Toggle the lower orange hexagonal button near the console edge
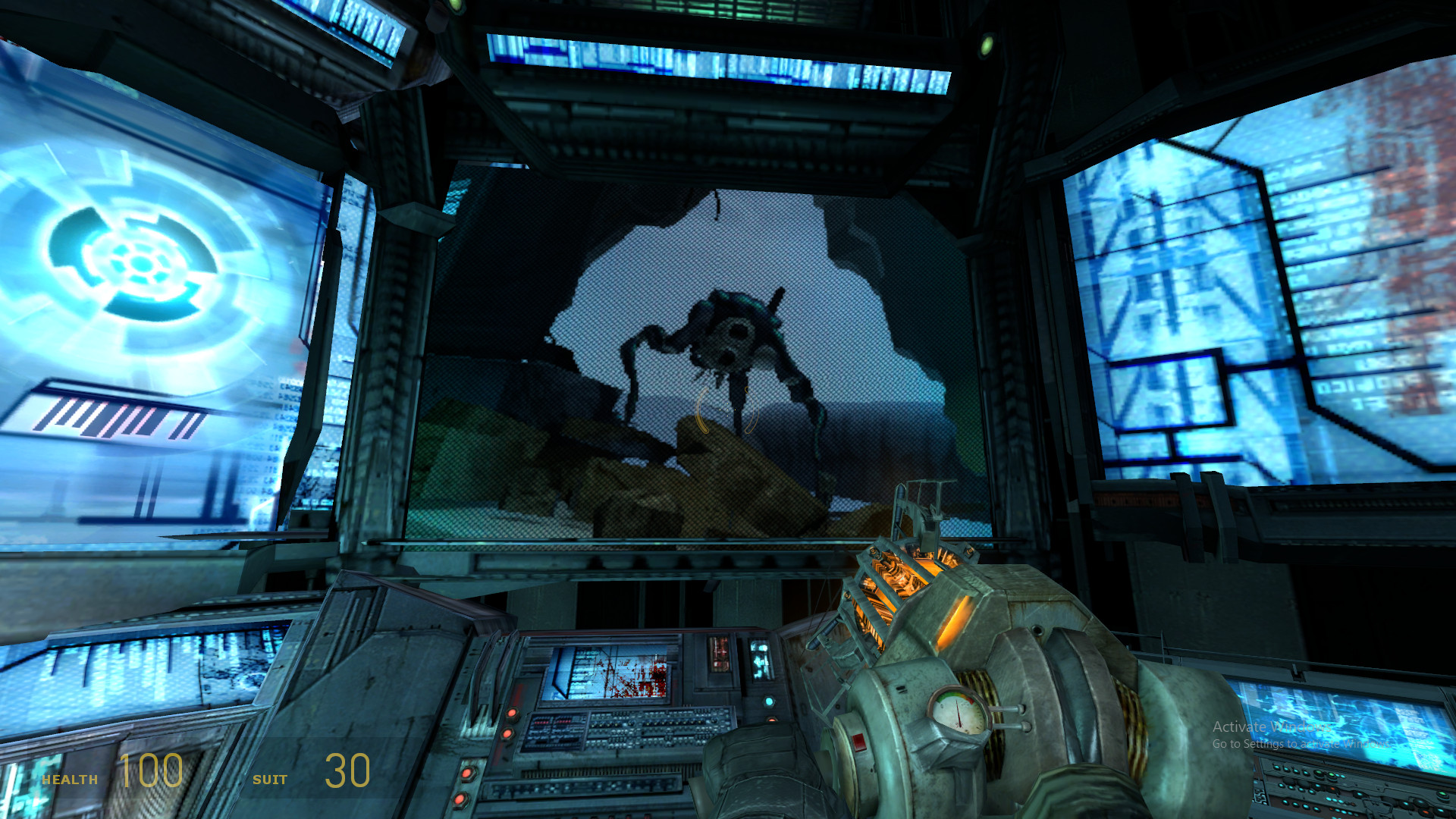The height and width of the screenshot is (819, 1456). [507, 734]
